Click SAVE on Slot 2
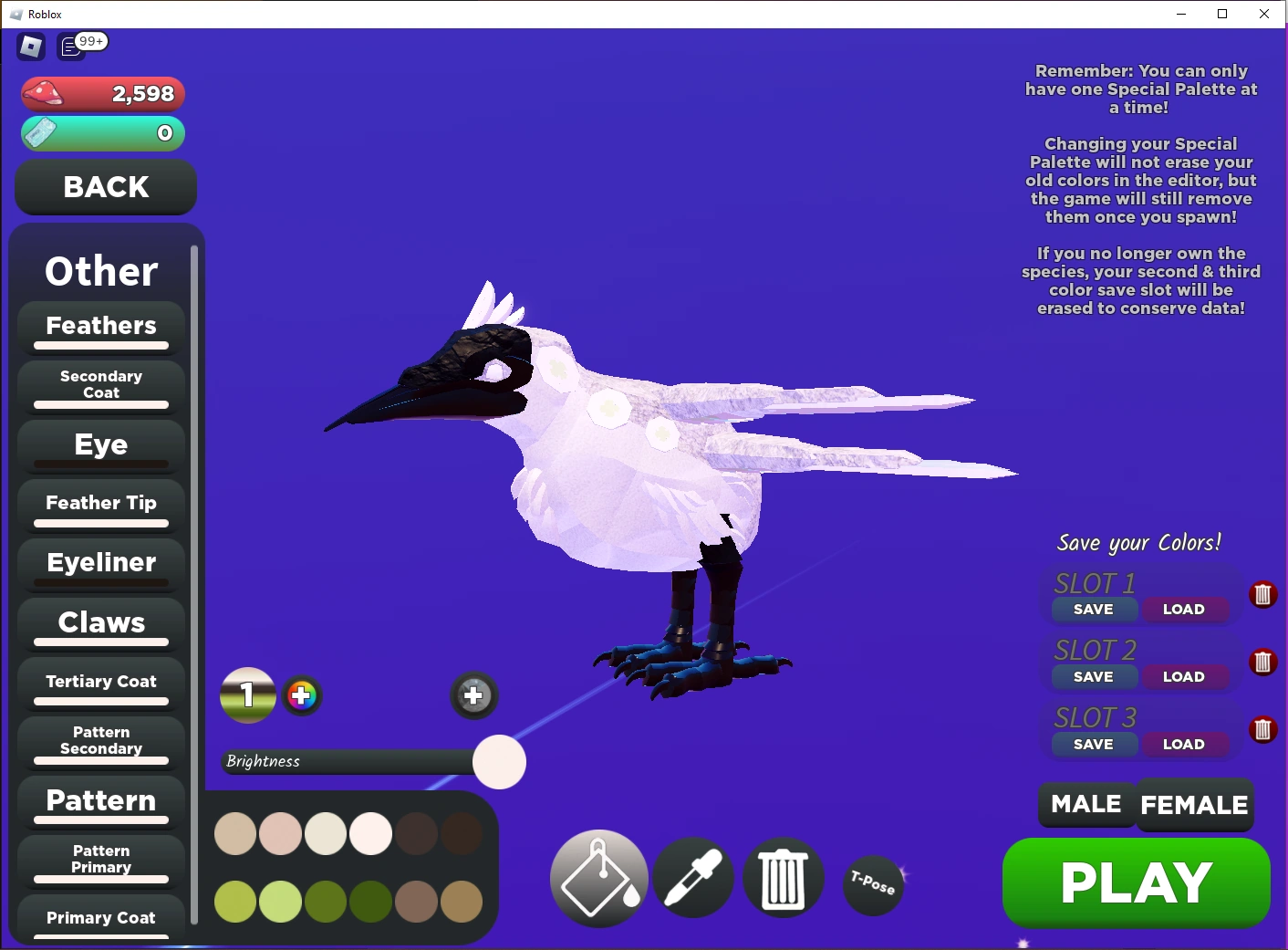Image resolution: width=1288 pixels, height=950 pixels. point(1094,676)
